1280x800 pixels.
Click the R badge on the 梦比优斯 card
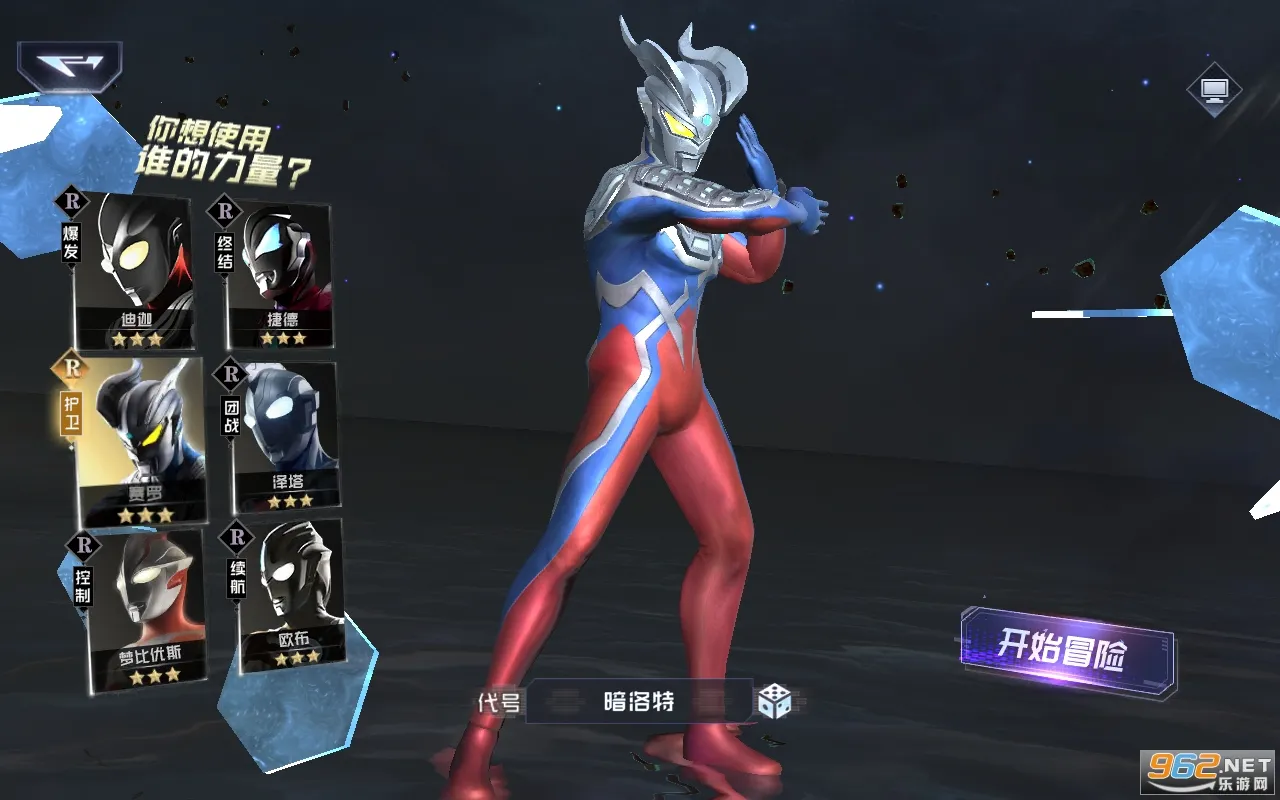pyautogui.click(x=82, y=544)
